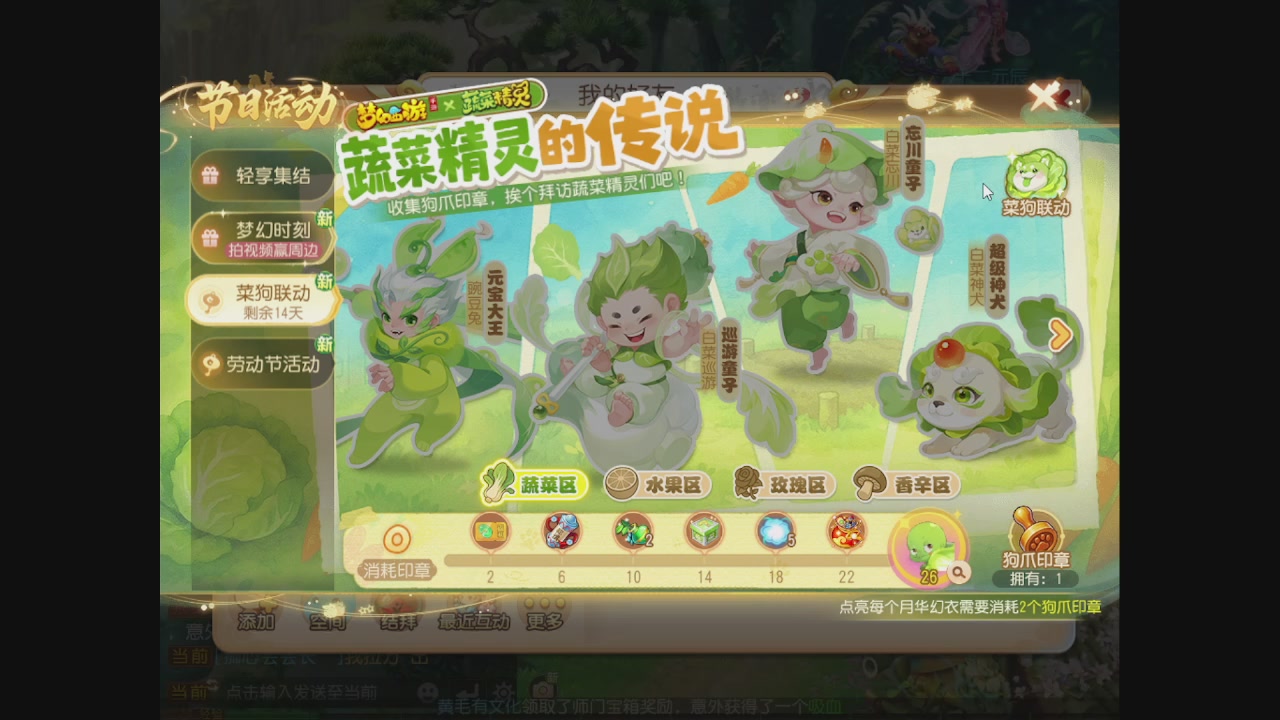Claim the 6-stamp milestone reward
Viewport: 1280px width, 720px height.
(x=560, y=532)
